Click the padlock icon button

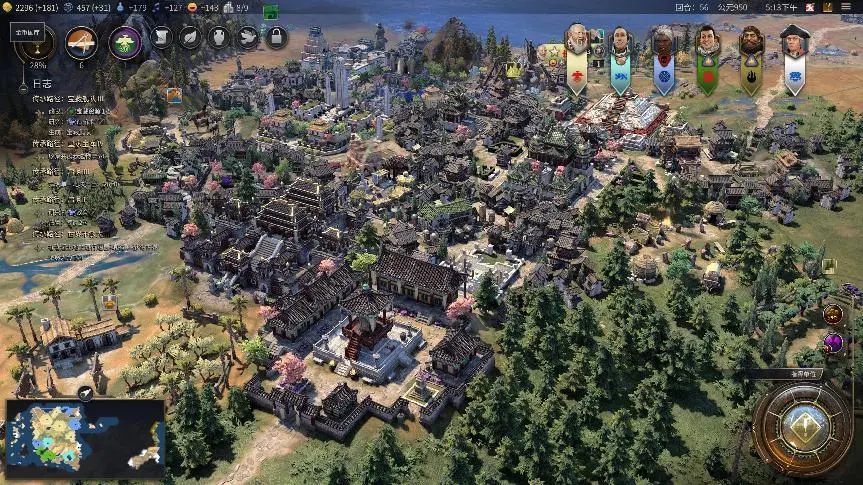click(275, 38)
